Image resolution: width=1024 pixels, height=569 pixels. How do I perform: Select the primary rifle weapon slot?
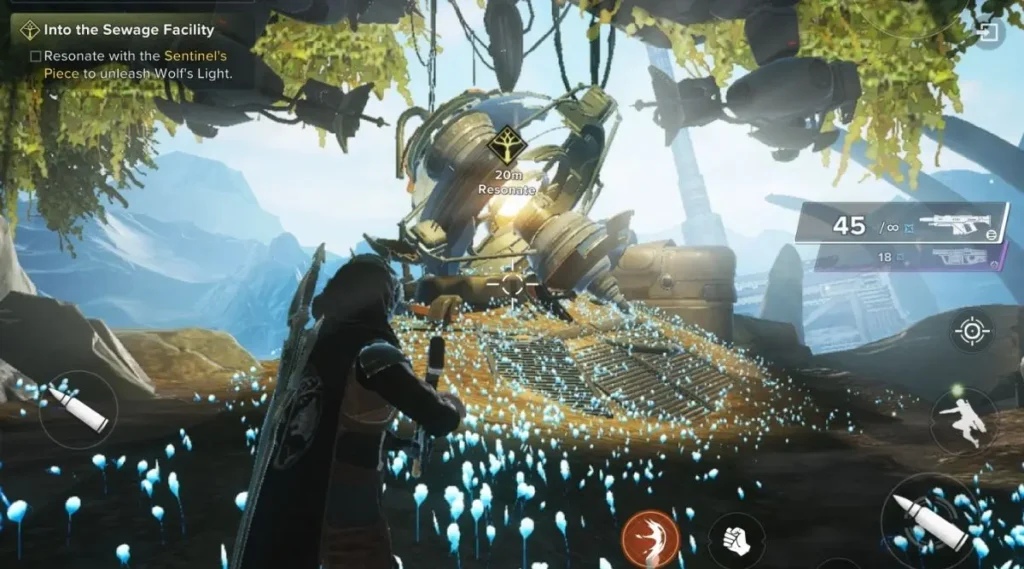coord(901,224)
